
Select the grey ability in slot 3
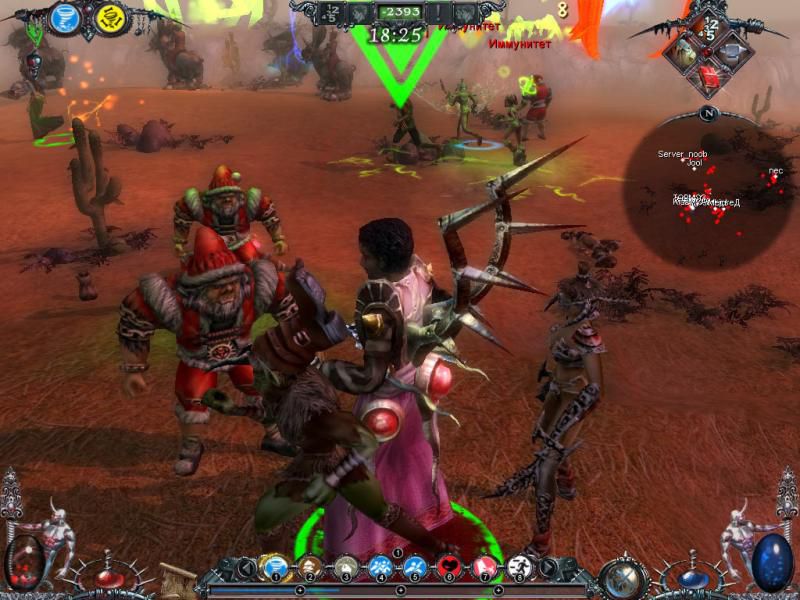[346, 569]
